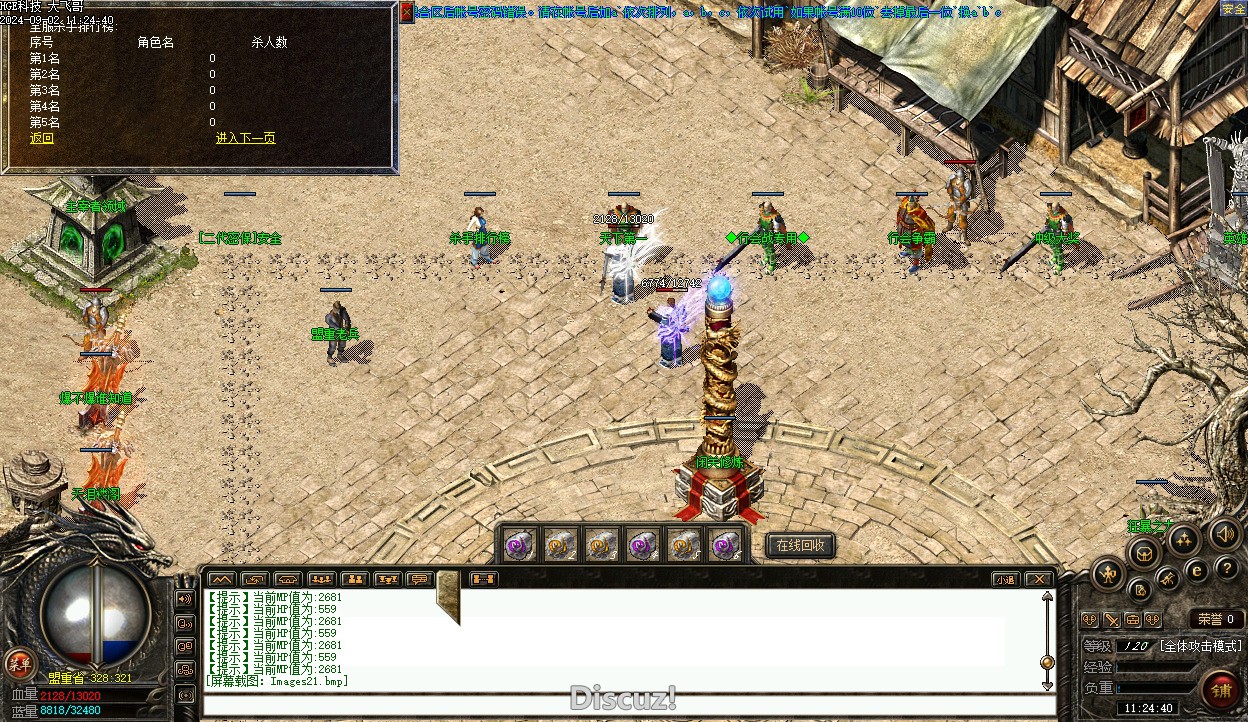1248x722 pixels.
Task: Open the bag inventory round icon
Action: coord(1143,552)
